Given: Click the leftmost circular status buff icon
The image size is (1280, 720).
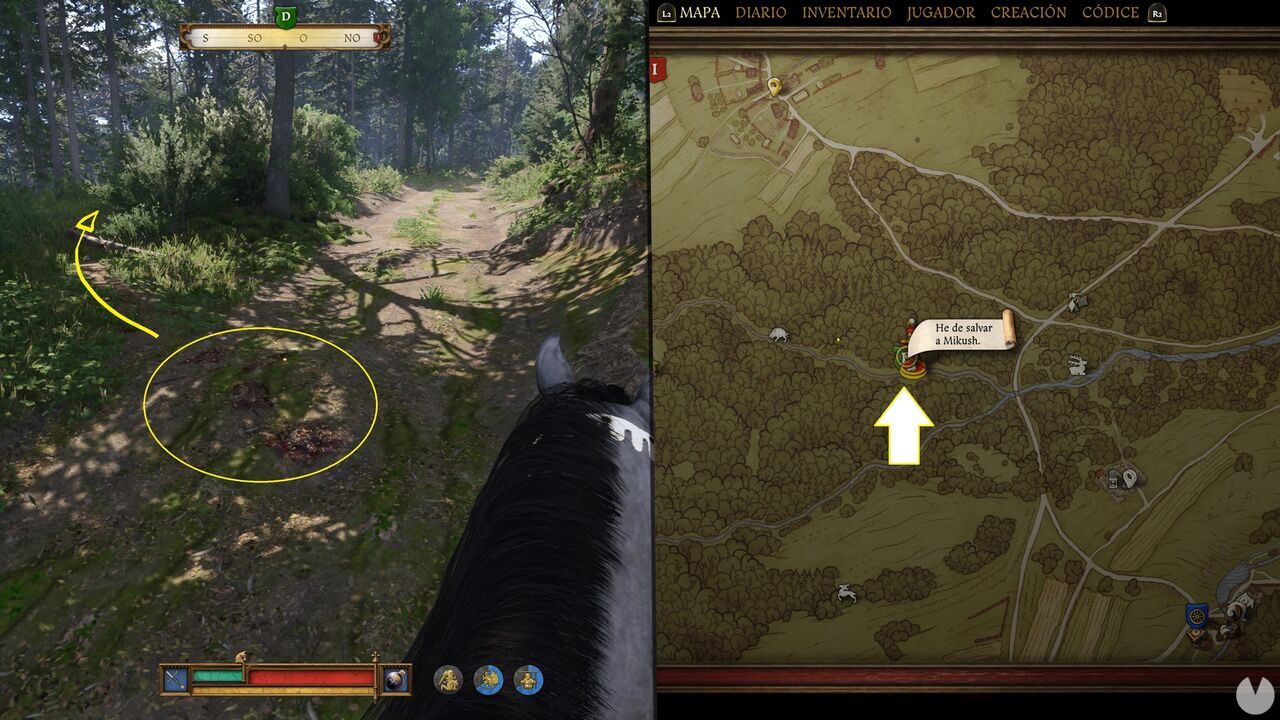Looking at the screenshot, I should coord(448,677).
